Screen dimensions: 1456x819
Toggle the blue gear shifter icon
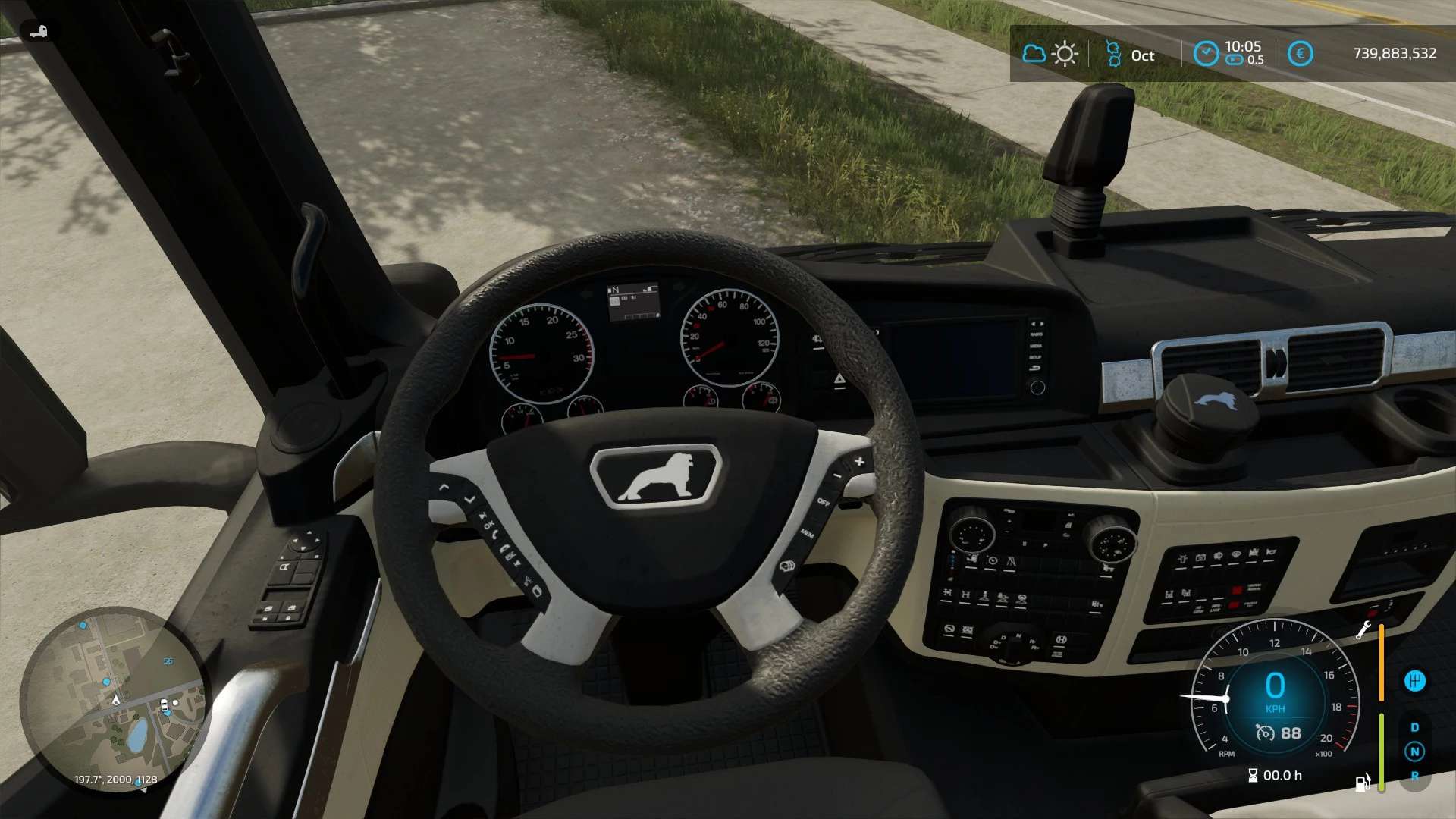[x=1414, y=681]
